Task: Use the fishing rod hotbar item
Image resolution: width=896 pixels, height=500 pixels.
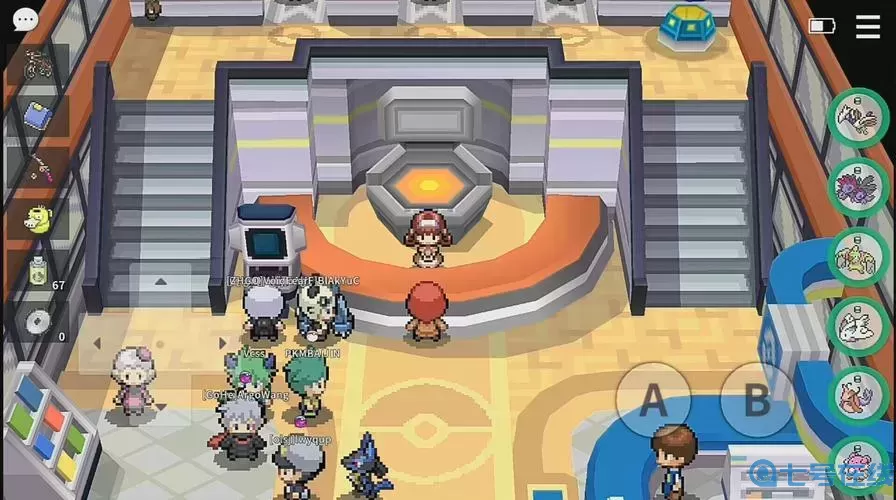Action: (37, 167)
